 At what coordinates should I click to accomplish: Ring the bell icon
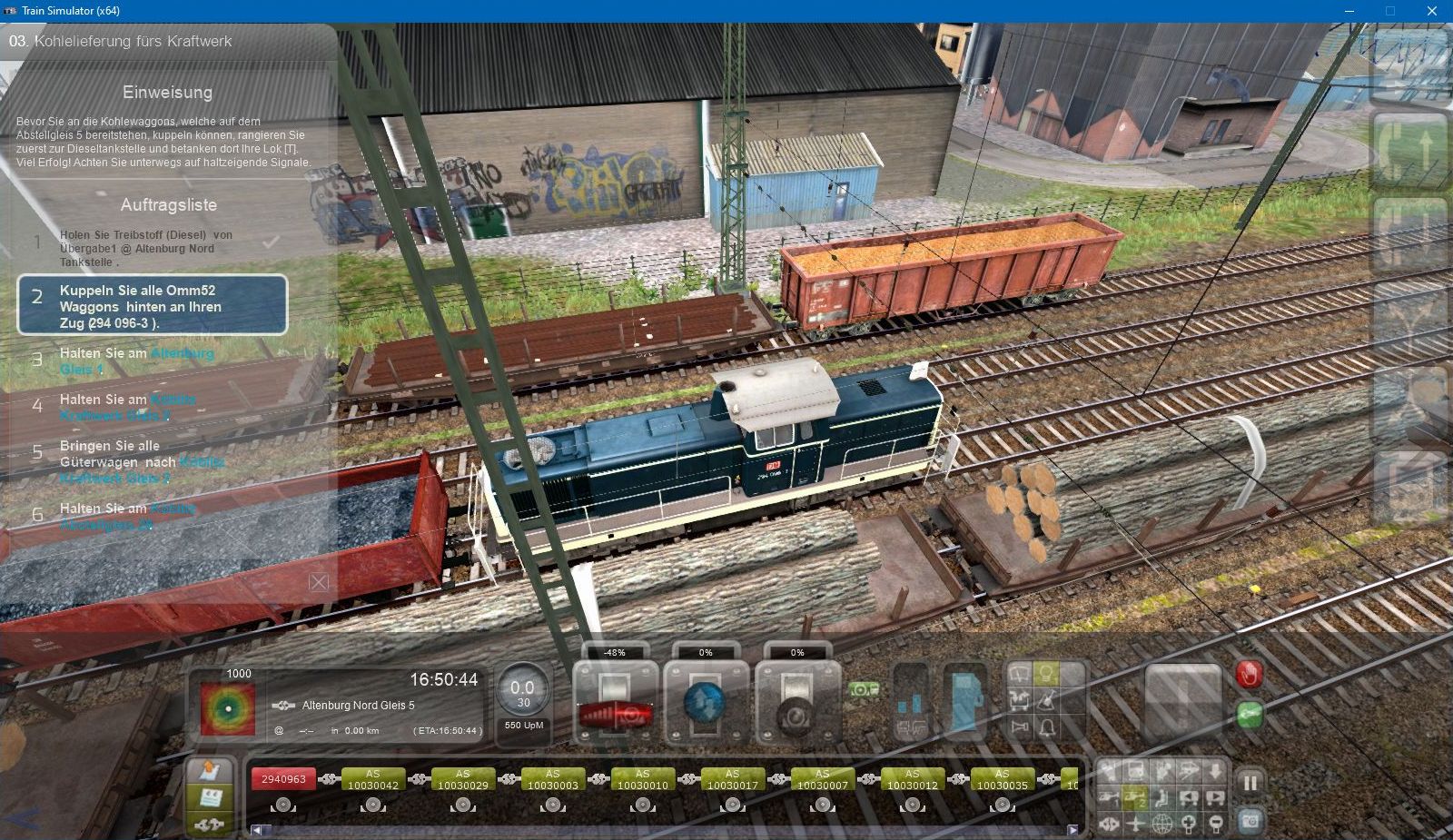(x=1047, y=727)
